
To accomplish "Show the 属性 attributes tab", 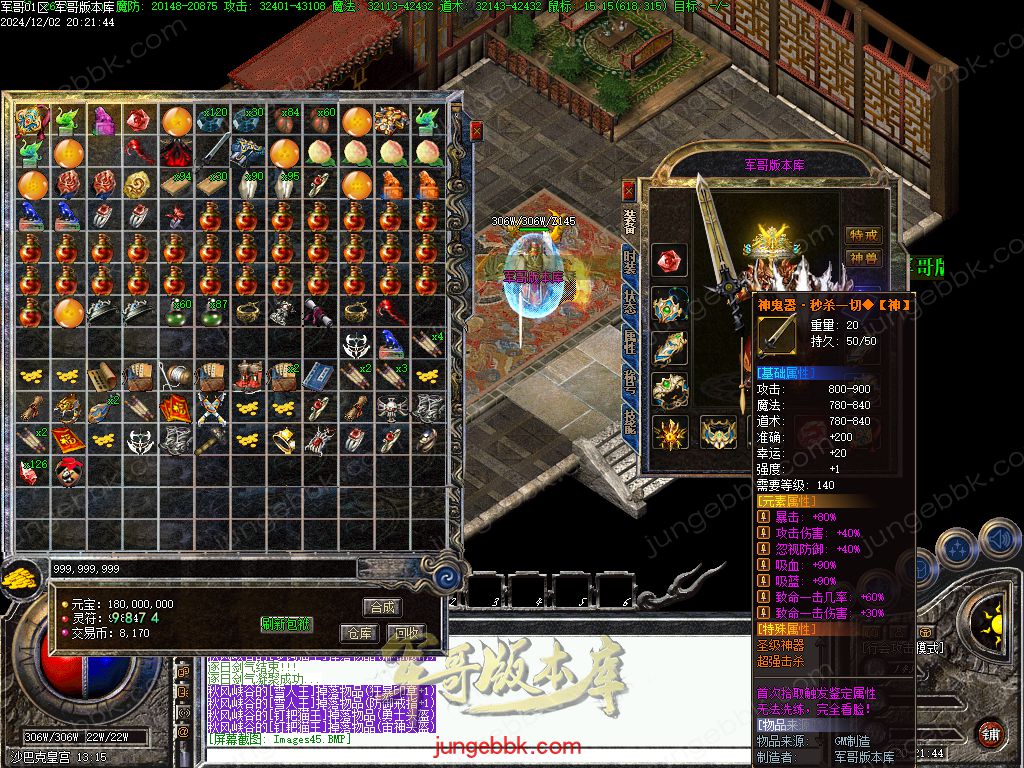I will point(629,343).
